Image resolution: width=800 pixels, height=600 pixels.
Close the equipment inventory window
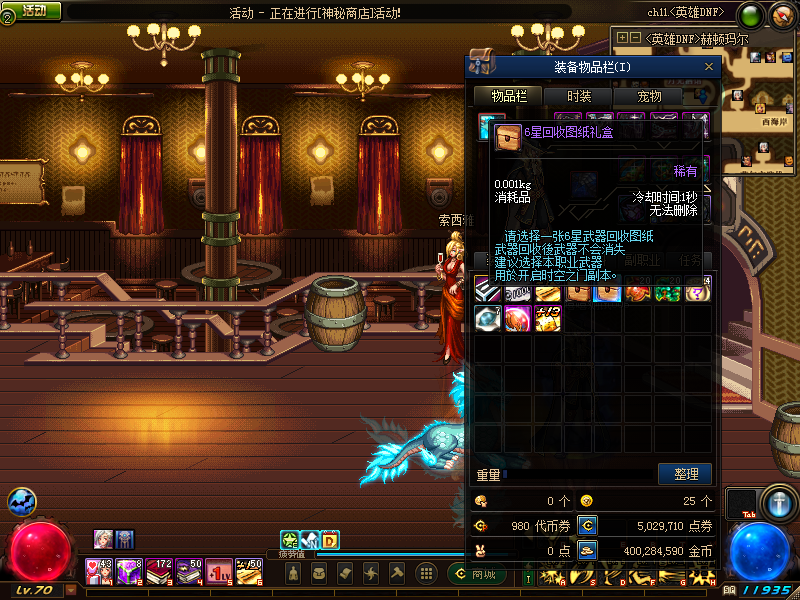click(x=709, y=67)
